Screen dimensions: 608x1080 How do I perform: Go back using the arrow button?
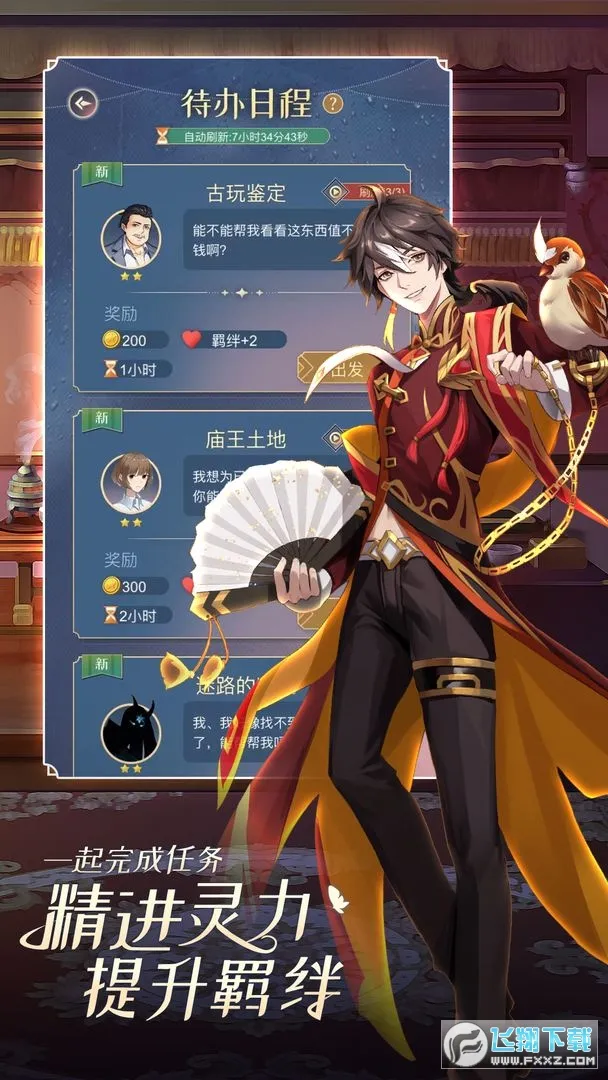click(84, 102)
